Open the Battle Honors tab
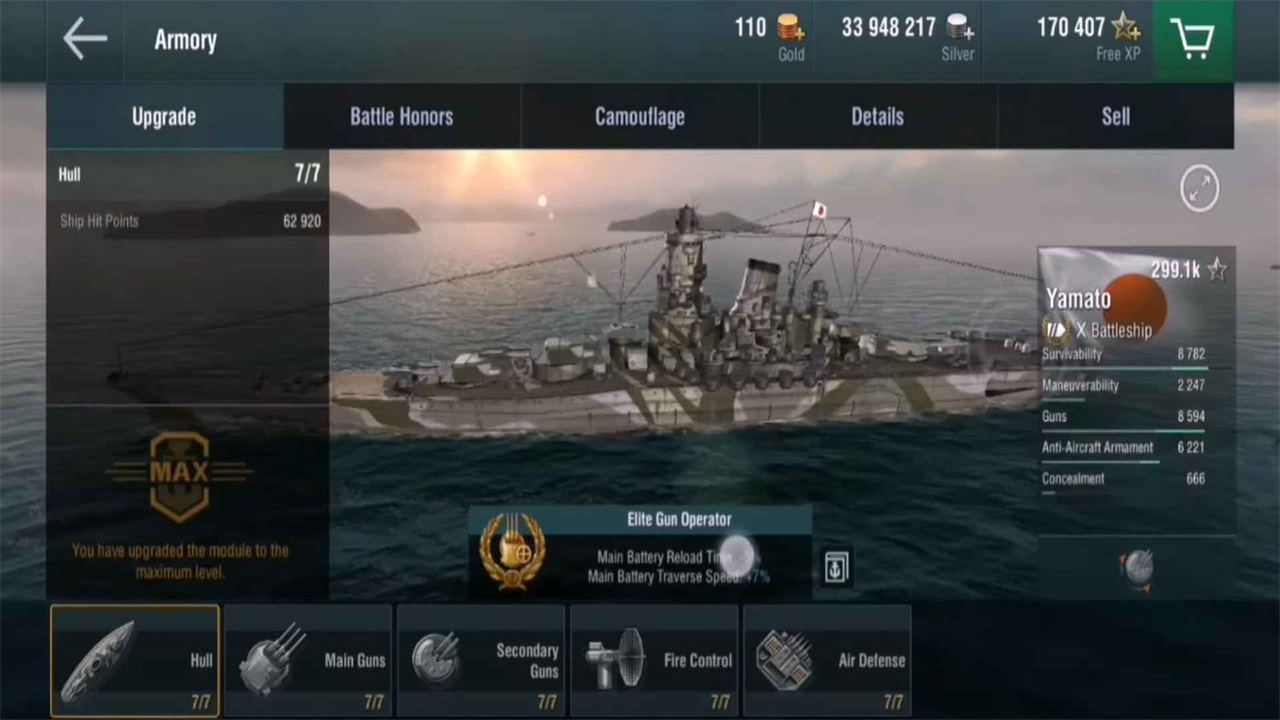Viewport: 1280px width, 720px height. [401, 116]
